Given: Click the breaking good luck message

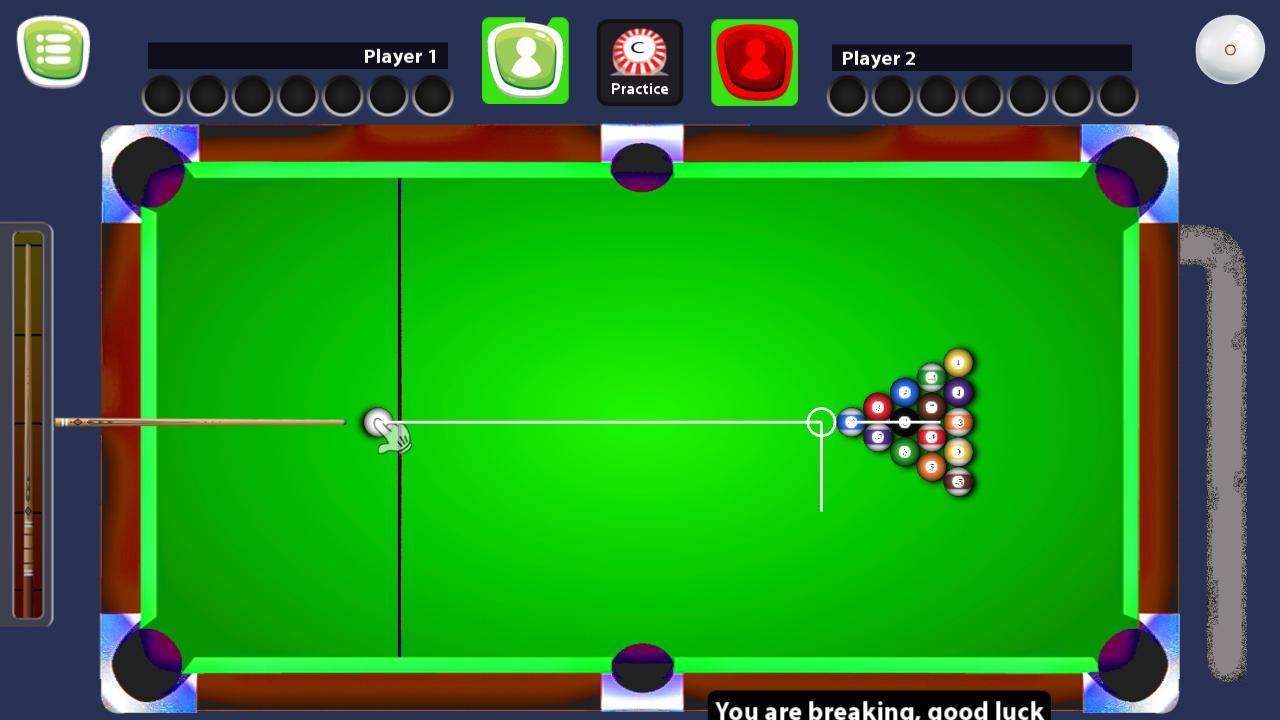Looking at the screenshot, I should click(x=878, y=708).
